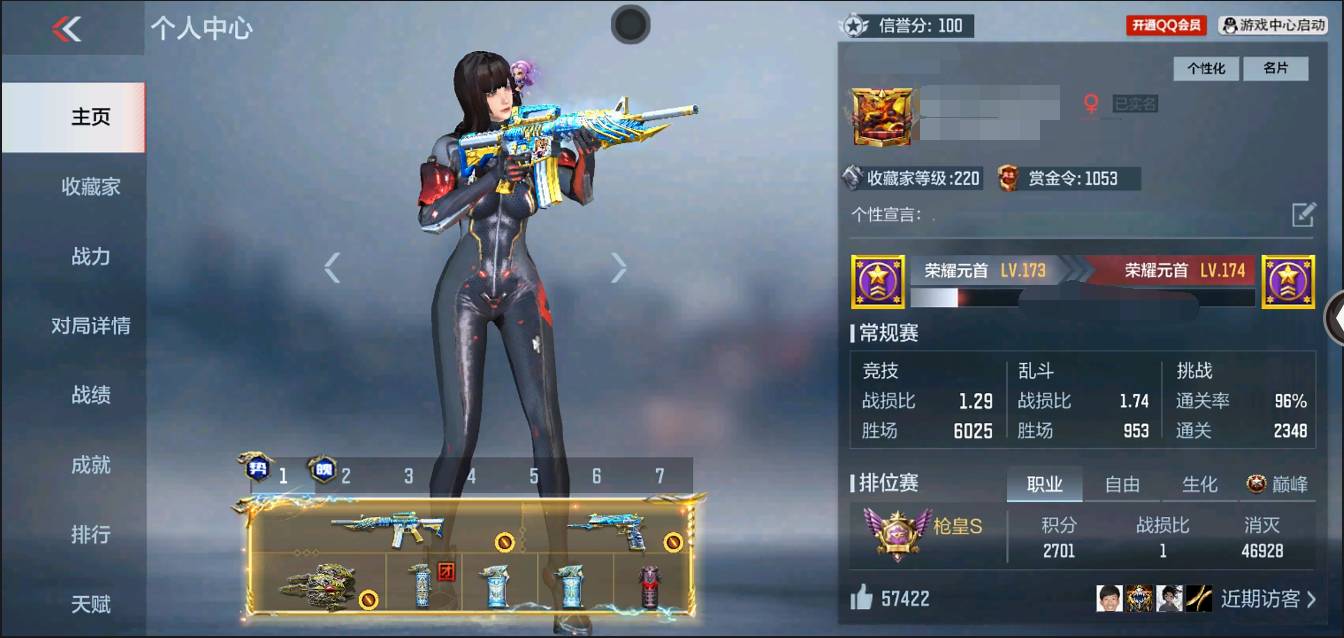1344x638 pixels.
Task: Tap the thumbs-up like icon
Action: pyautogui.click(x=861, y=598)
